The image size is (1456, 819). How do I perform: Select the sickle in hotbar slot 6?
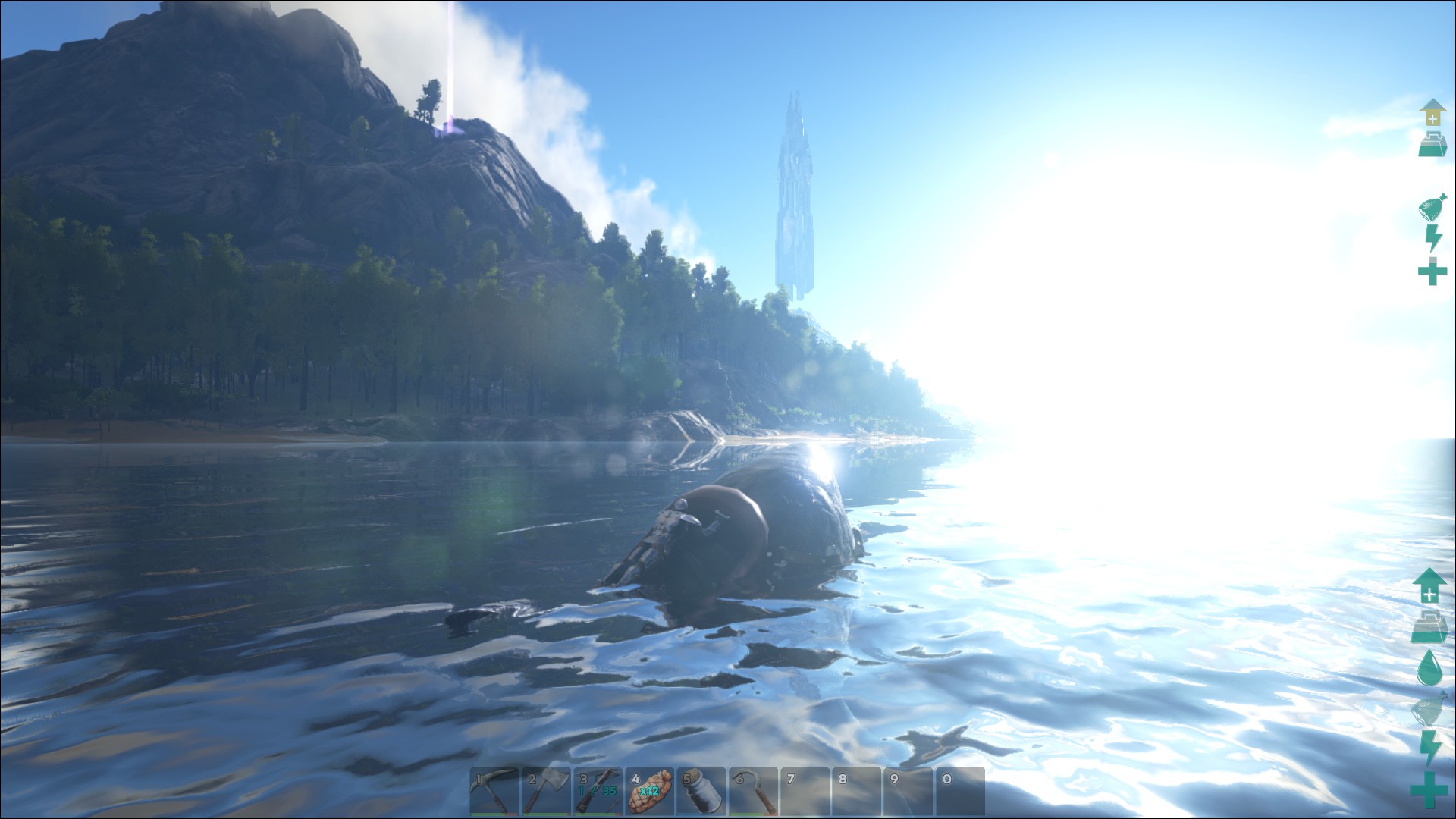point(752,791)
